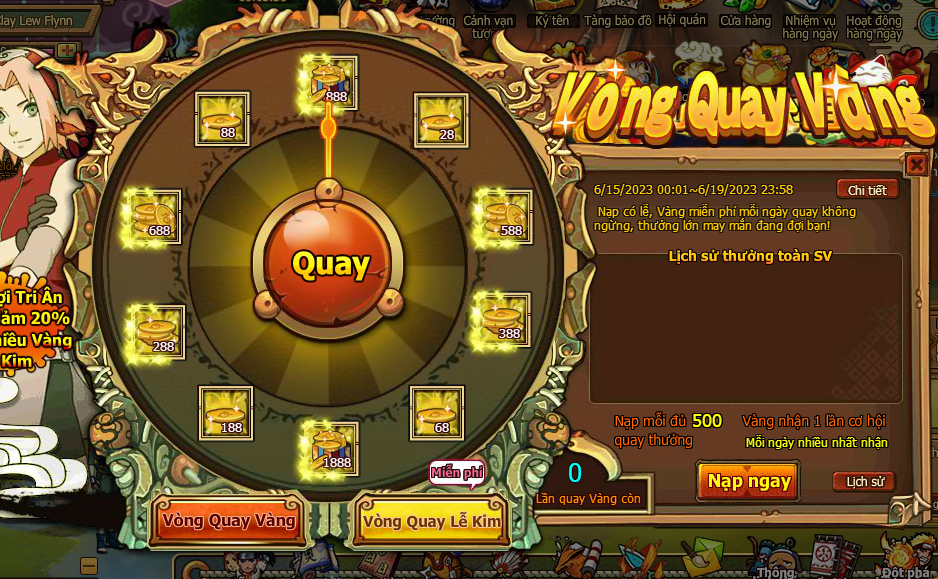Select the 288 gold prize slot
This screenshot has width=938, height=579.
(158, 332)
